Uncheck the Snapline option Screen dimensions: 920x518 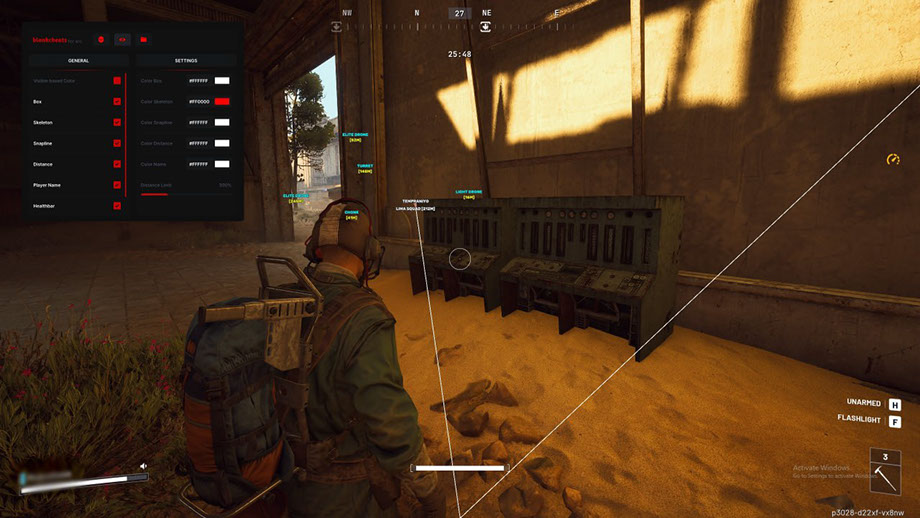117,143
